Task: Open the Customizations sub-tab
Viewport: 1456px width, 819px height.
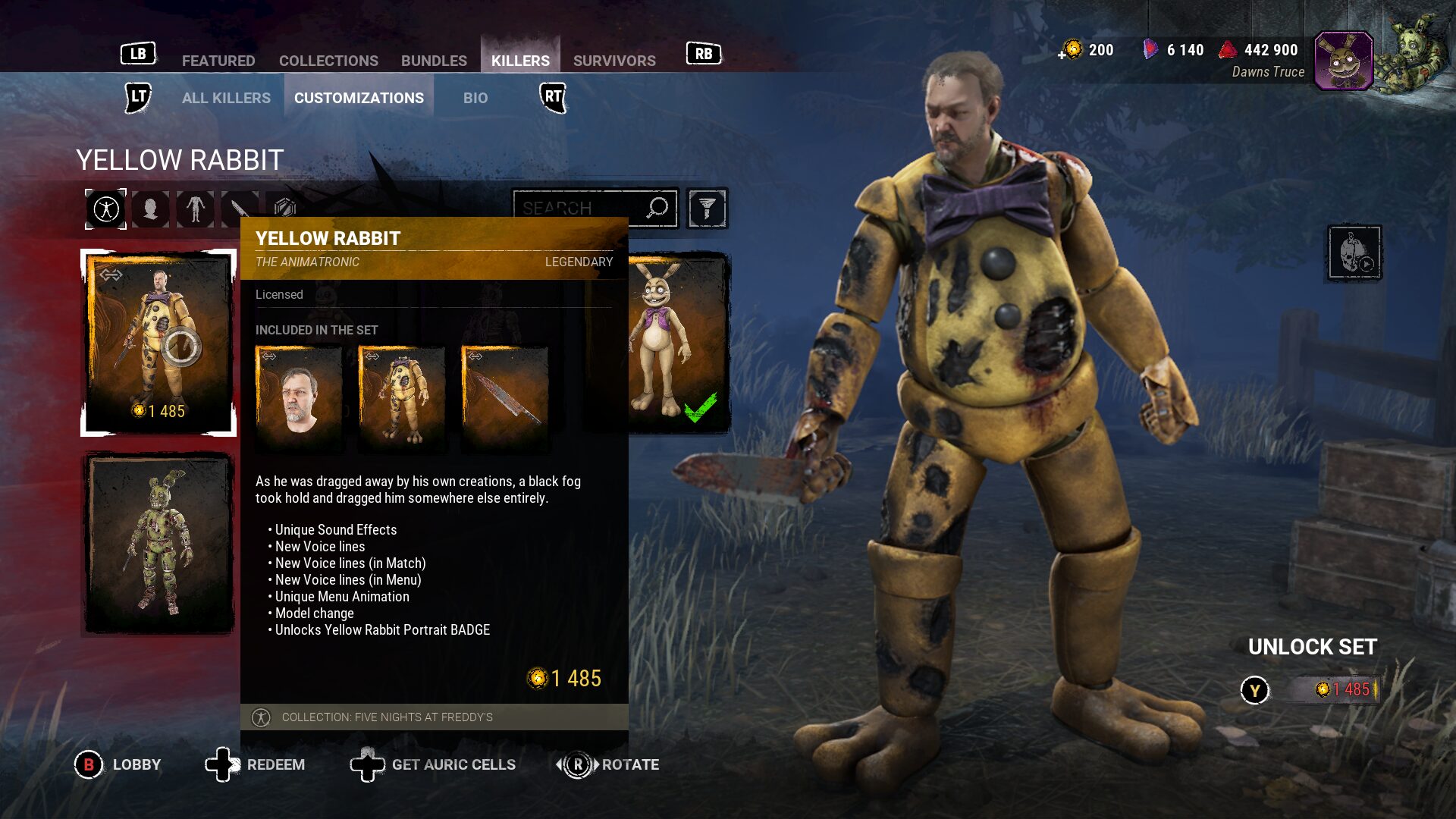Action: (359, 98)
